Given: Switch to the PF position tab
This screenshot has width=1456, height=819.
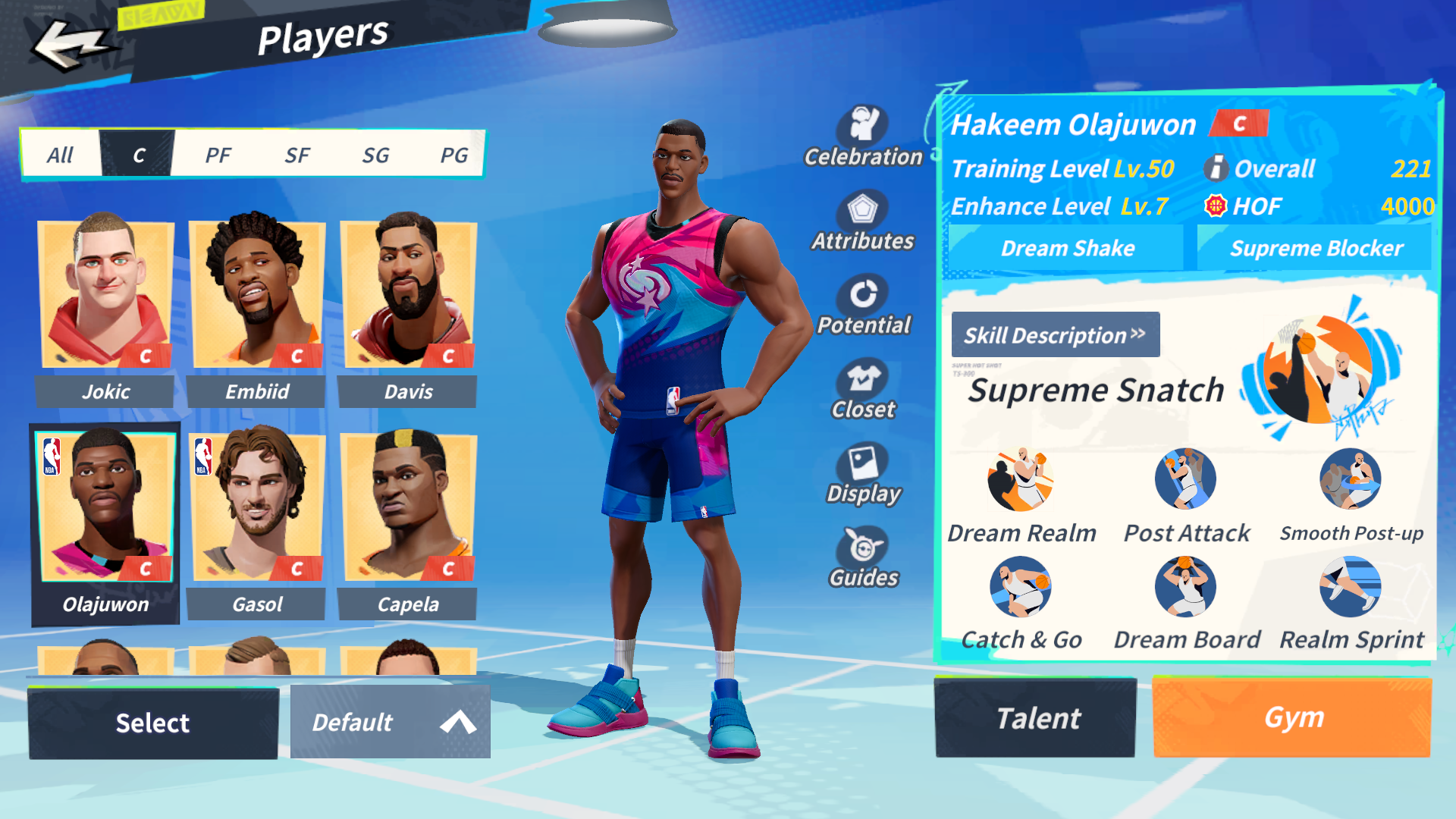Looking at the screenshot, I should point(218,154).
